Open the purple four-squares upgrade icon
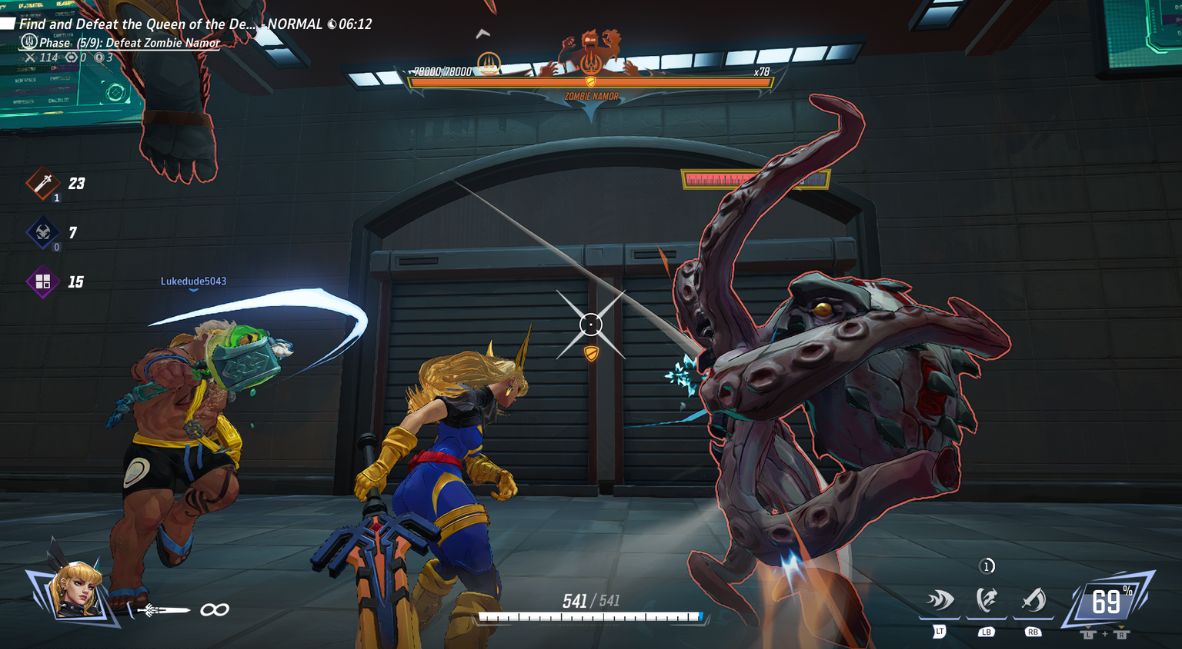 tap(43, 282)
